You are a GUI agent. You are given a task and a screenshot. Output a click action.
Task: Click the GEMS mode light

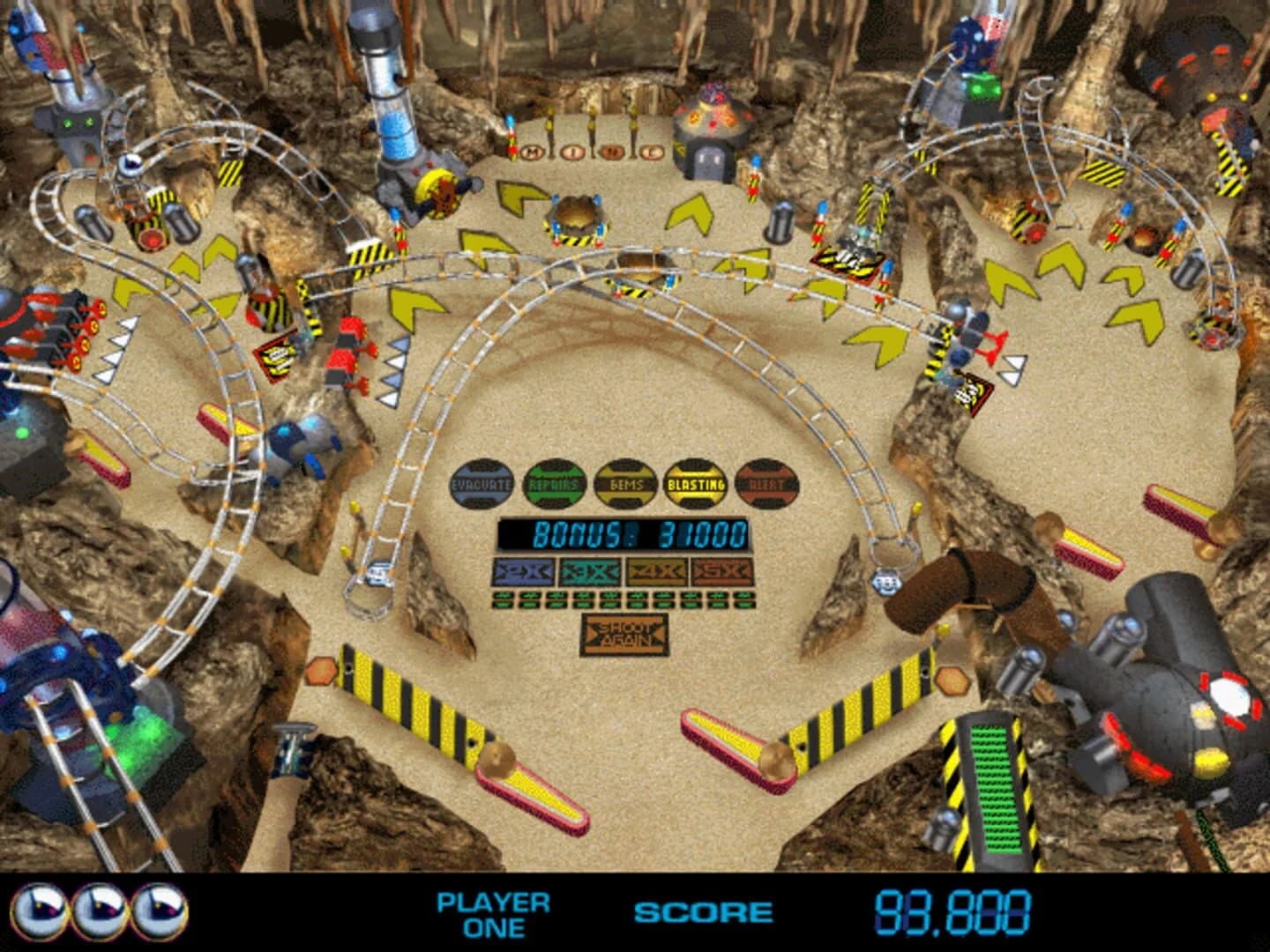click(x=625, y=482)
